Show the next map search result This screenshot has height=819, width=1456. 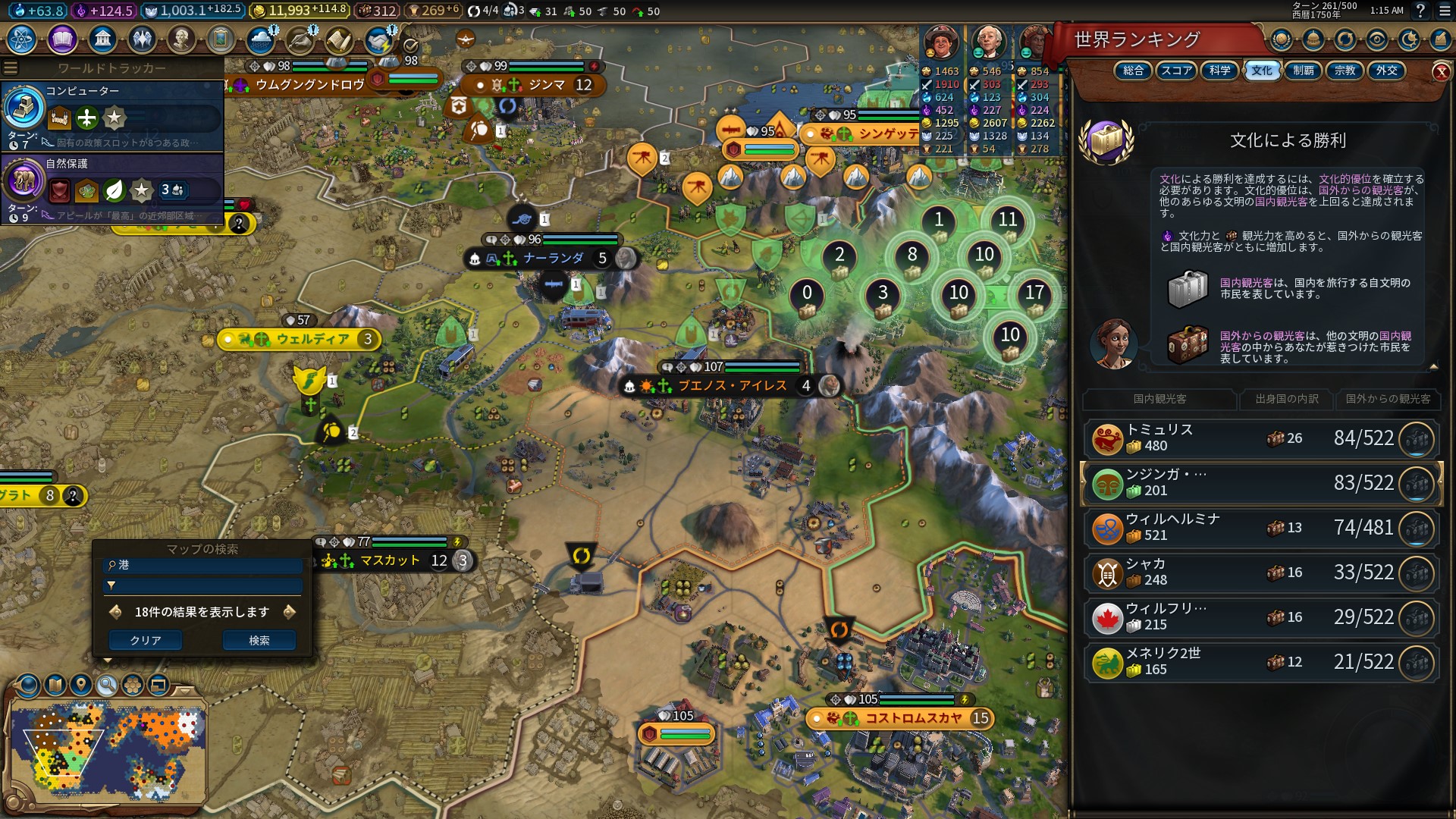289,612
